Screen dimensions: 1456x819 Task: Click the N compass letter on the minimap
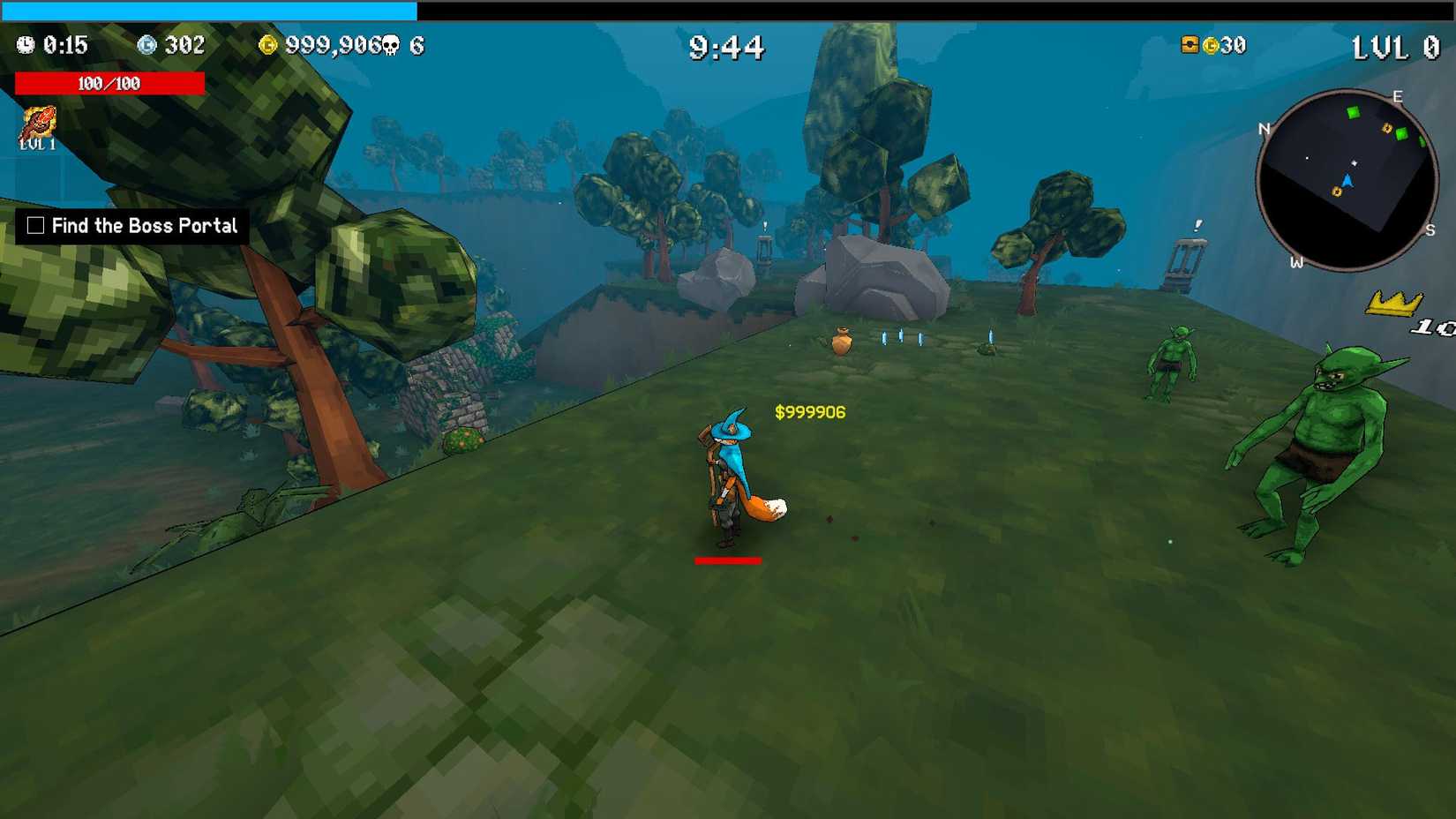pyautogui.click(x=1265, y=128)
